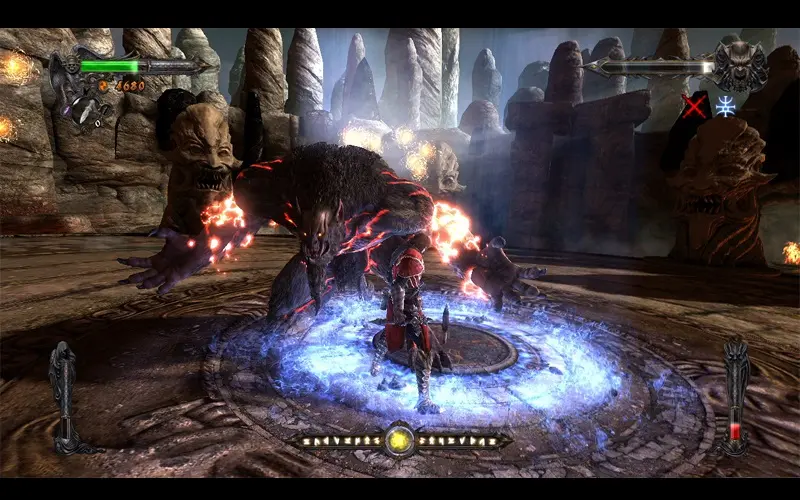Click the red crossed-out weakness icon
This screenshot has width=800, height=500.
click(x=694, y=104)
